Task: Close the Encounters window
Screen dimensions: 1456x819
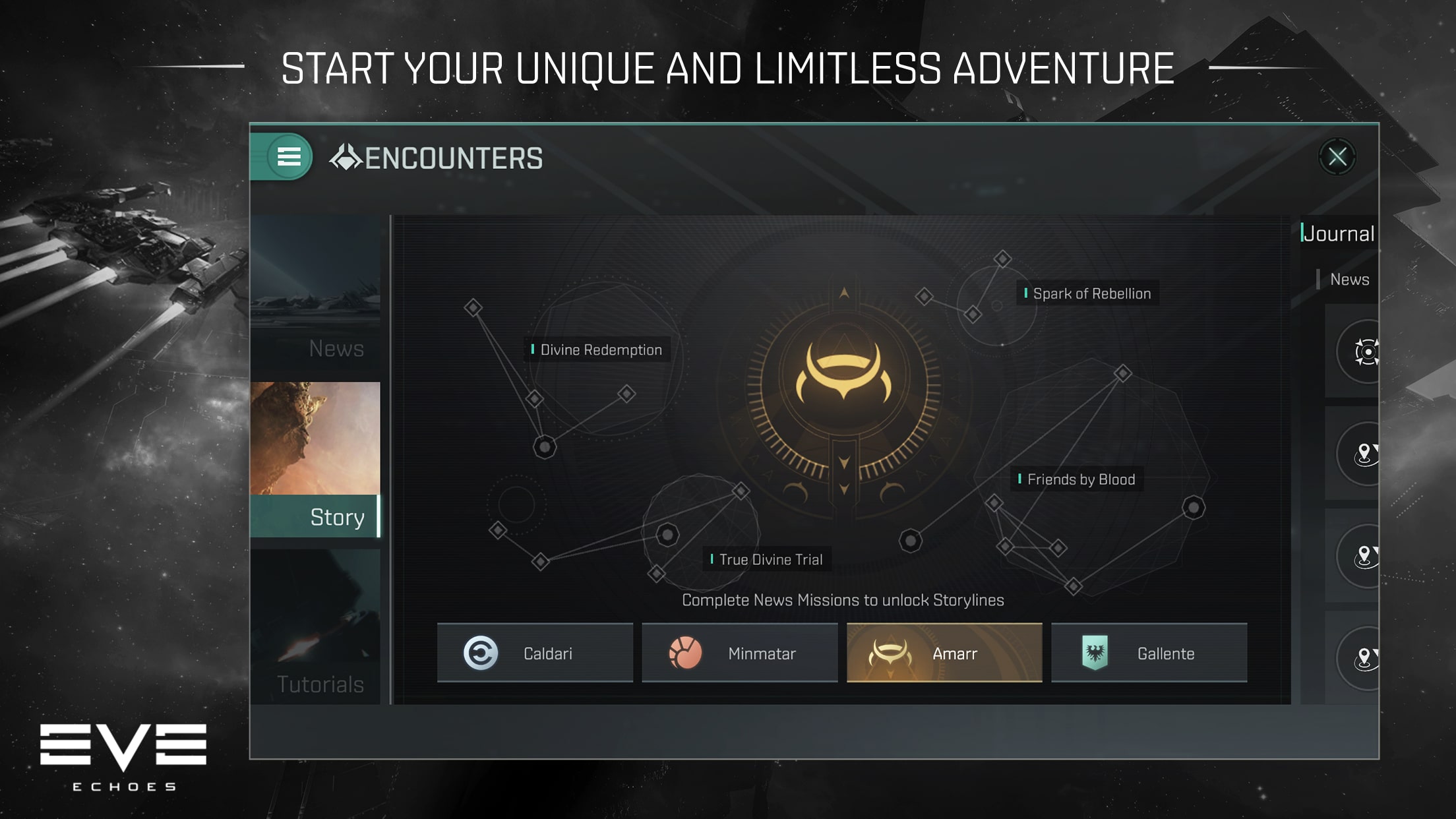Action: point(1337,157)
